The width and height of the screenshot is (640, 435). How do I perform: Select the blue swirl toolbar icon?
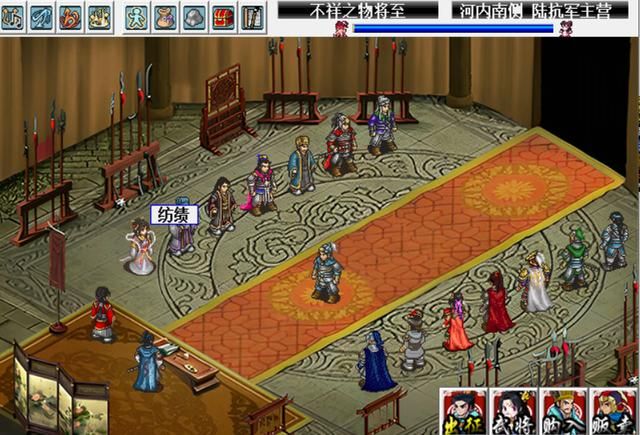pos(42,16)
